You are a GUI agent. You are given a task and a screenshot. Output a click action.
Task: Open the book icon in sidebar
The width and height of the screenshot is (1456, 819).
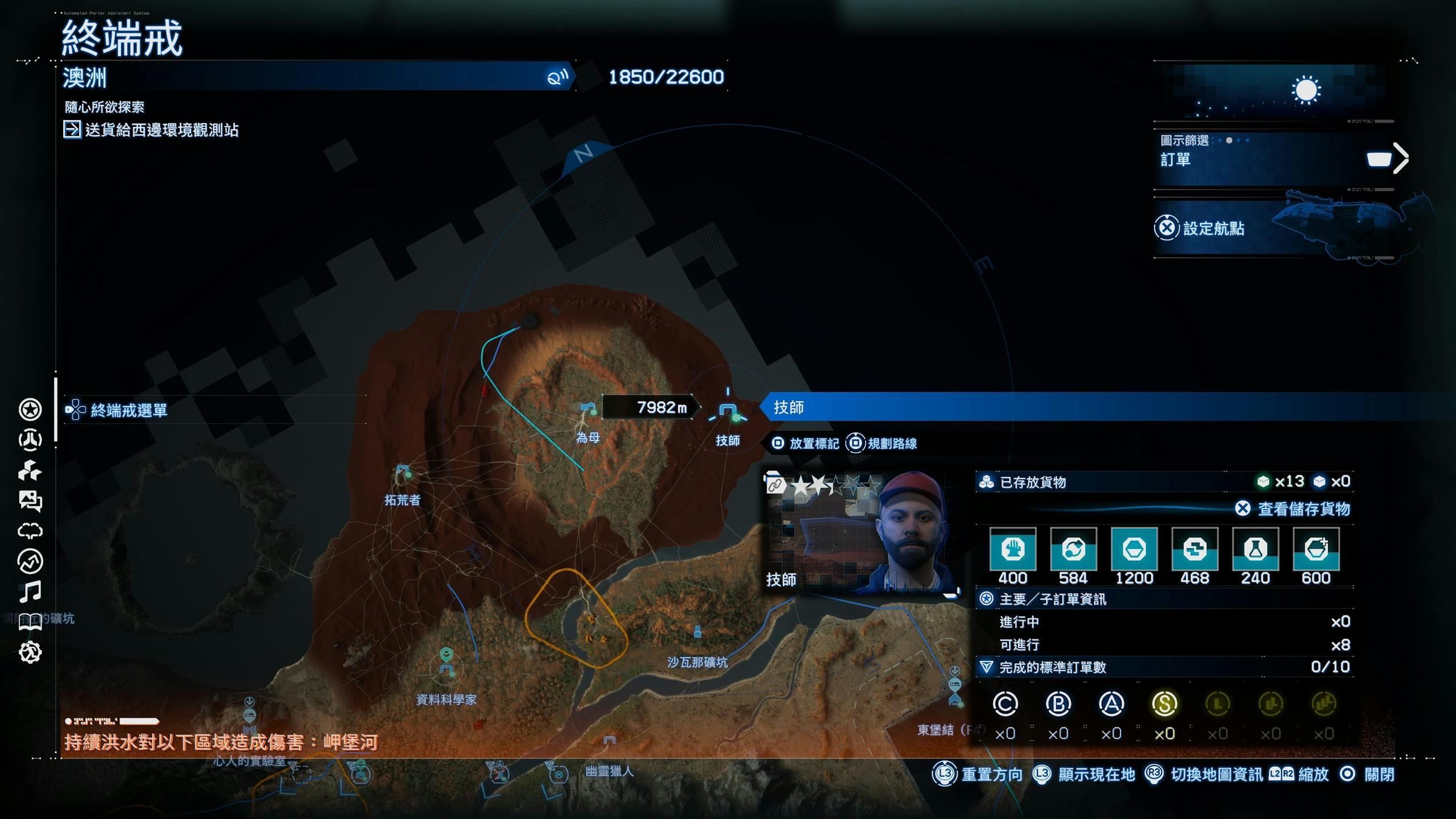click(x=30, y=622)
